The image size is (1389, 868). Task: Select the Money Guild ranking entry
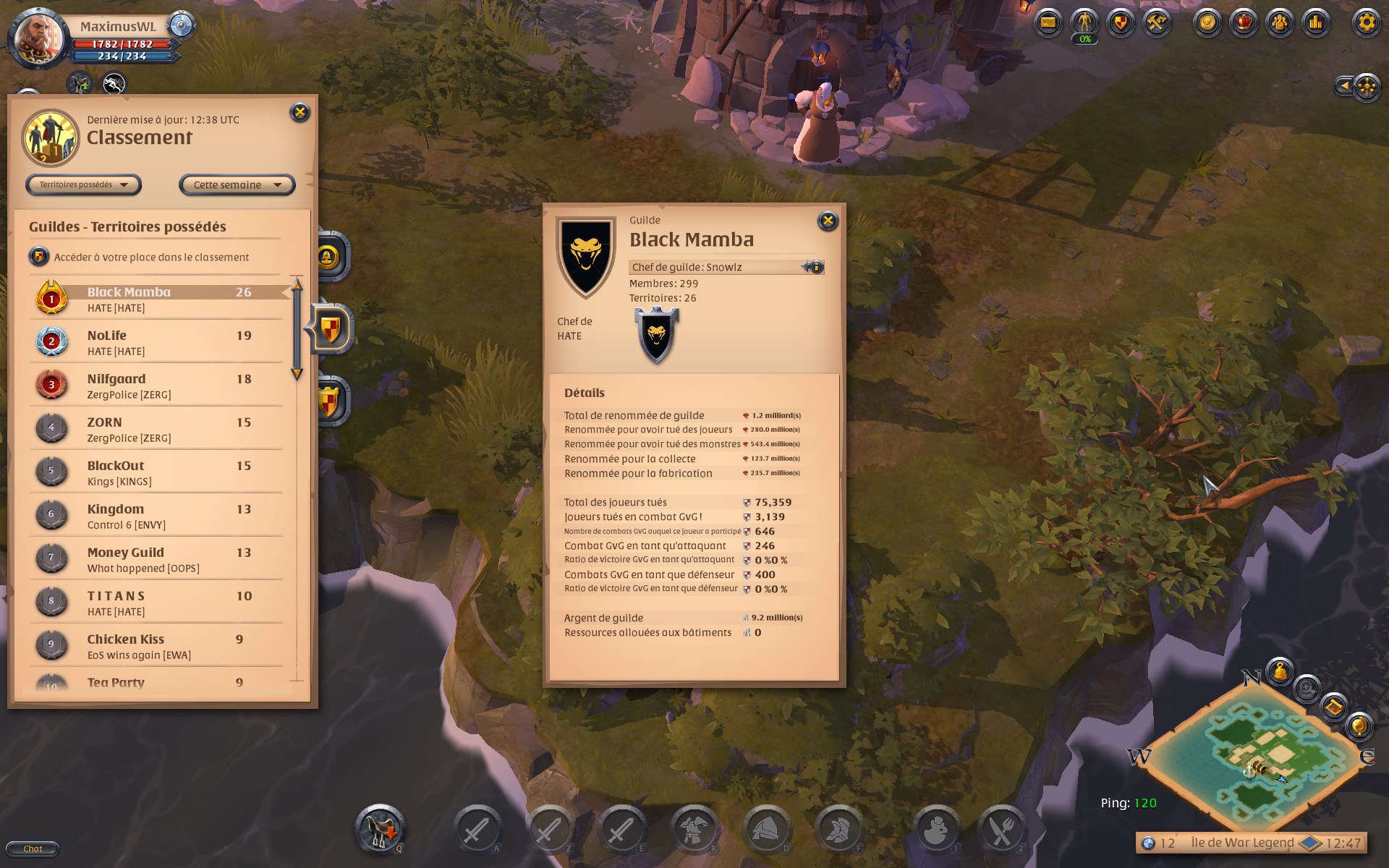159,559
